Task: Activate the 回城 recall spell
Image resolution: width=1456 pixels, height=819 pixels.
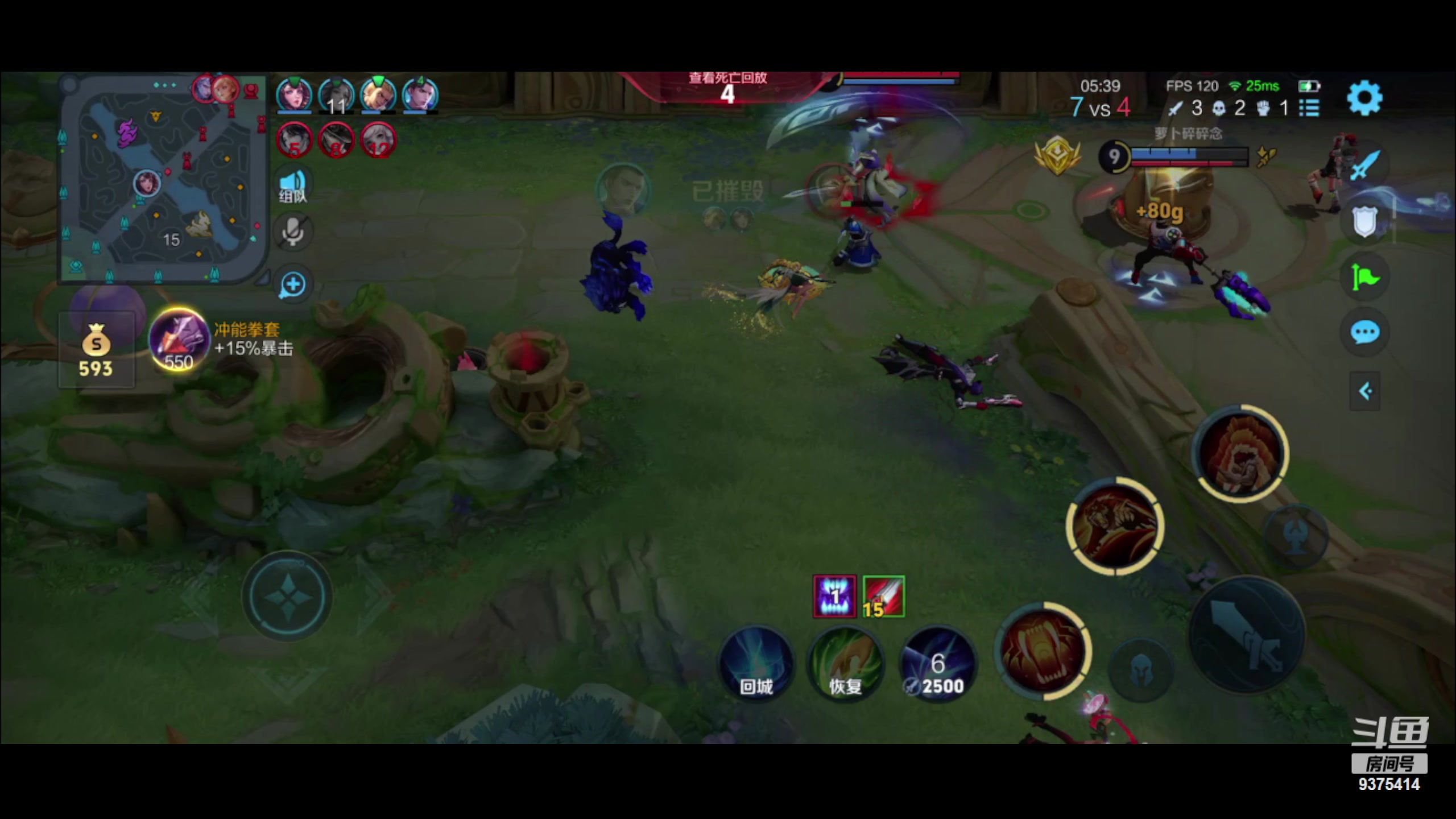Action: (x=756, y=664)
